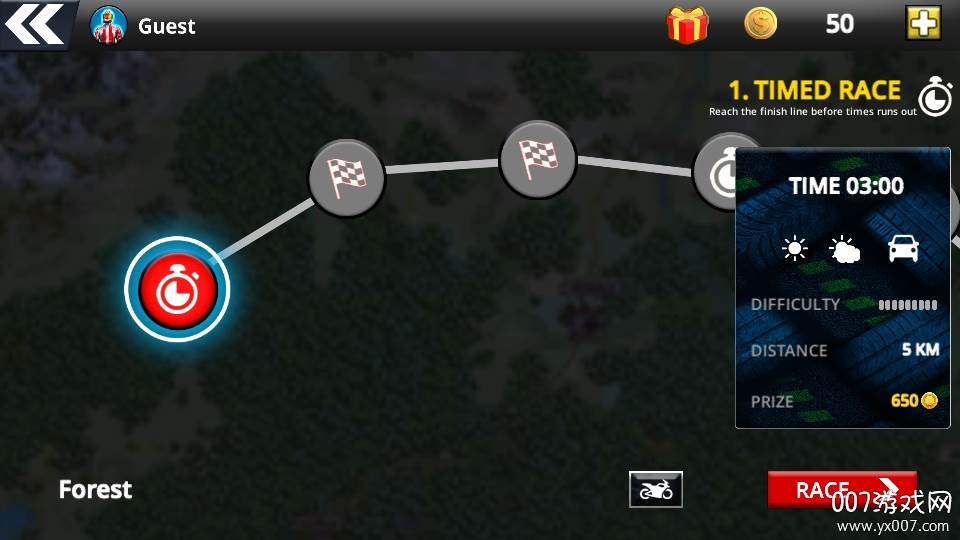Claim the red gift box reward
The width and height of the screenshot is (960, 540).
(687, 25)
